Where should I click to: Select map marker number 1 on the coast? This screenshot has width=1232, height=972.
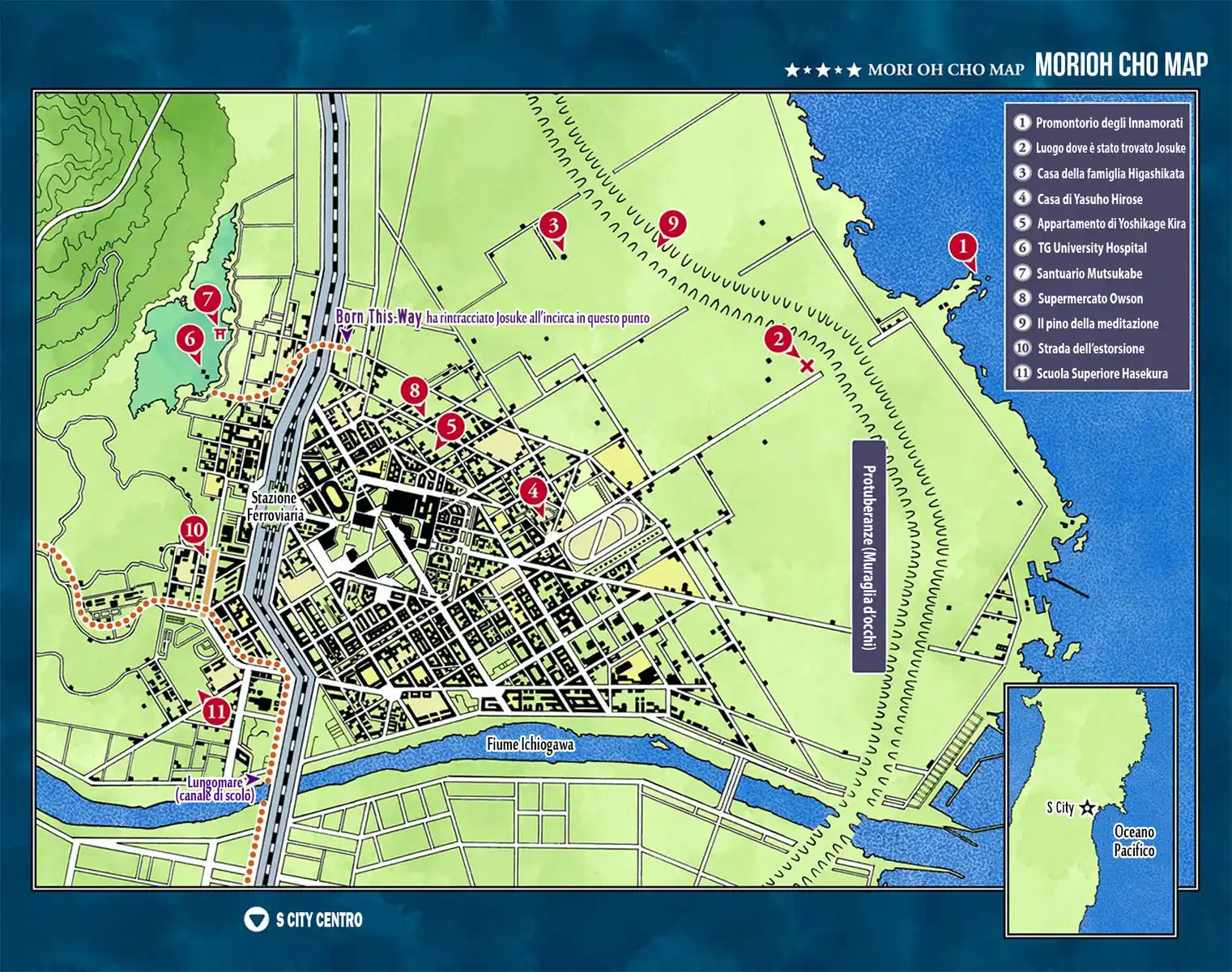pyautogui.click(x=962, y=246)
